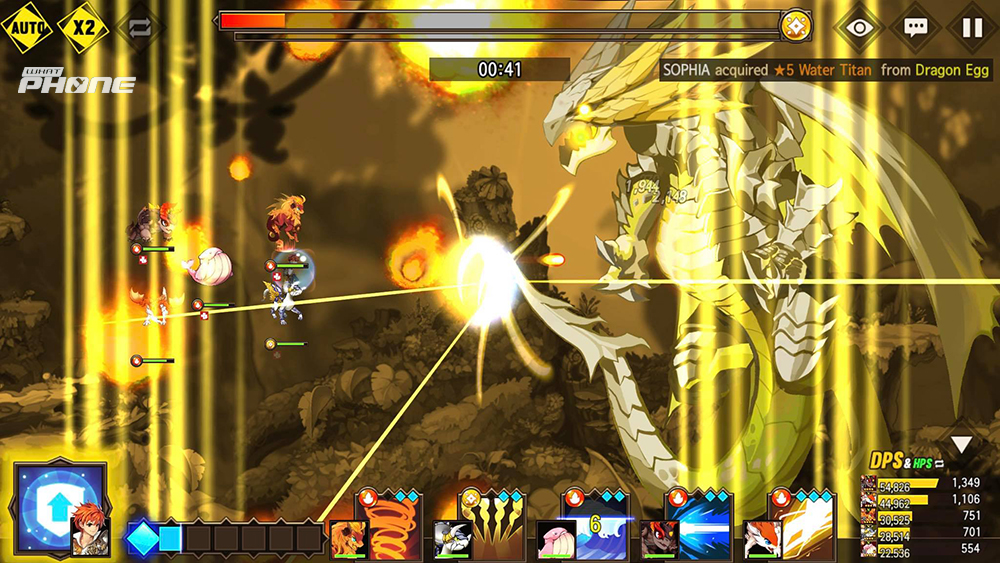Open the chat speech bubble
The image size is (1000, 563).
[x=915, y=27]
